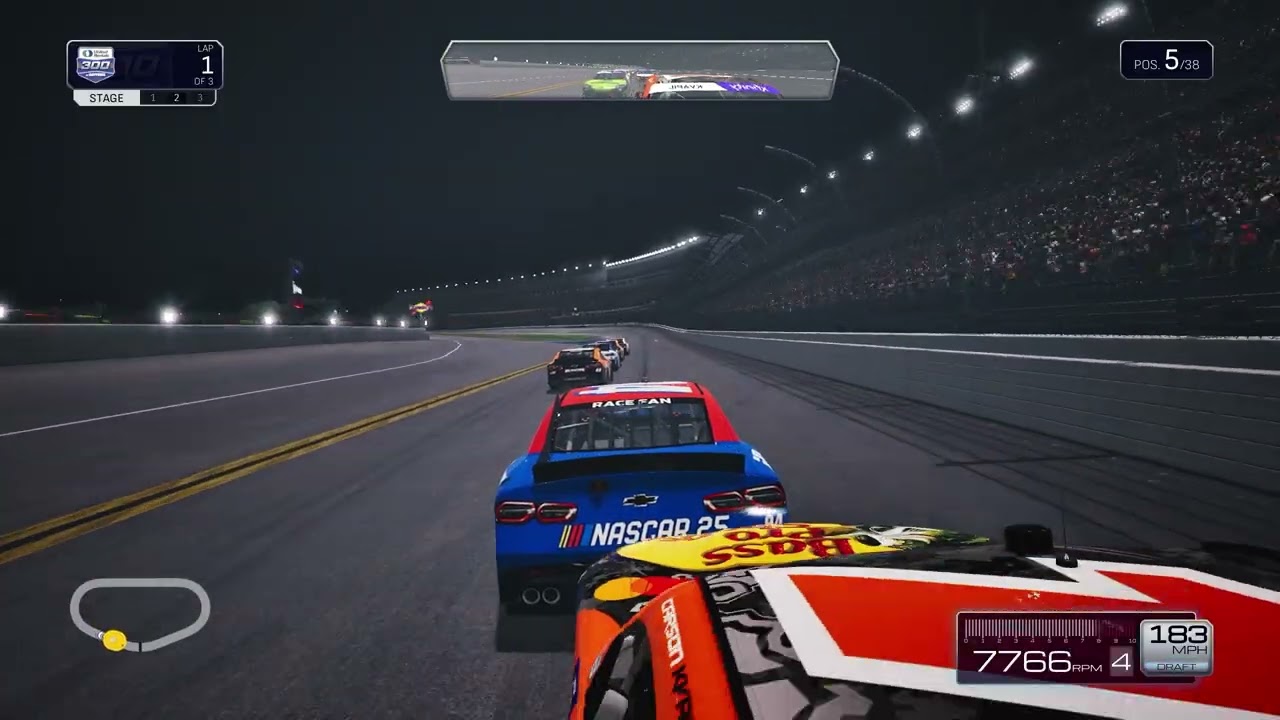
Task: Expand the lap counter showing LAP 1 OF 3
Action: coord(200,62)
